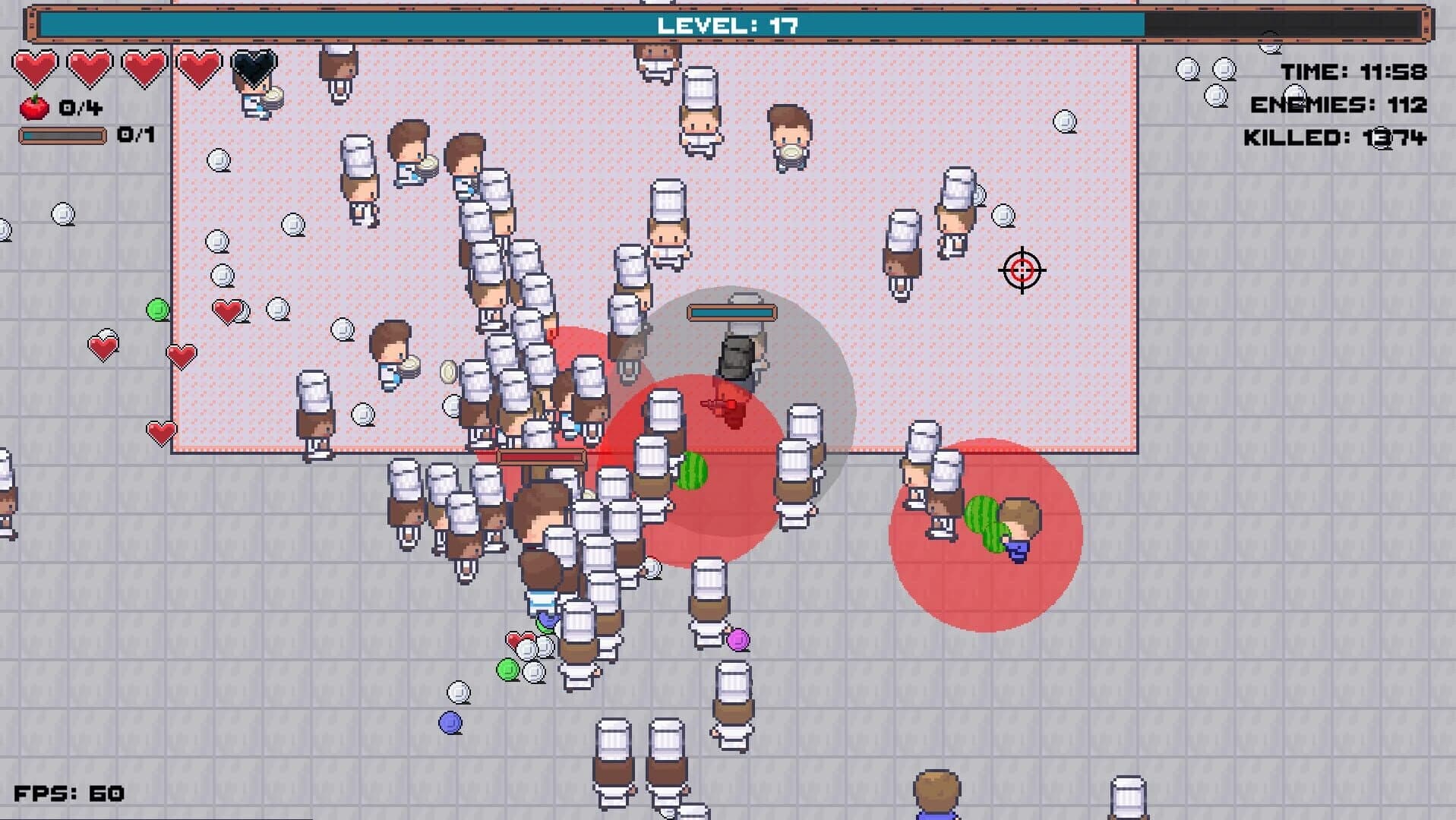Click the player's teal health bar

(x=731, y=311)
